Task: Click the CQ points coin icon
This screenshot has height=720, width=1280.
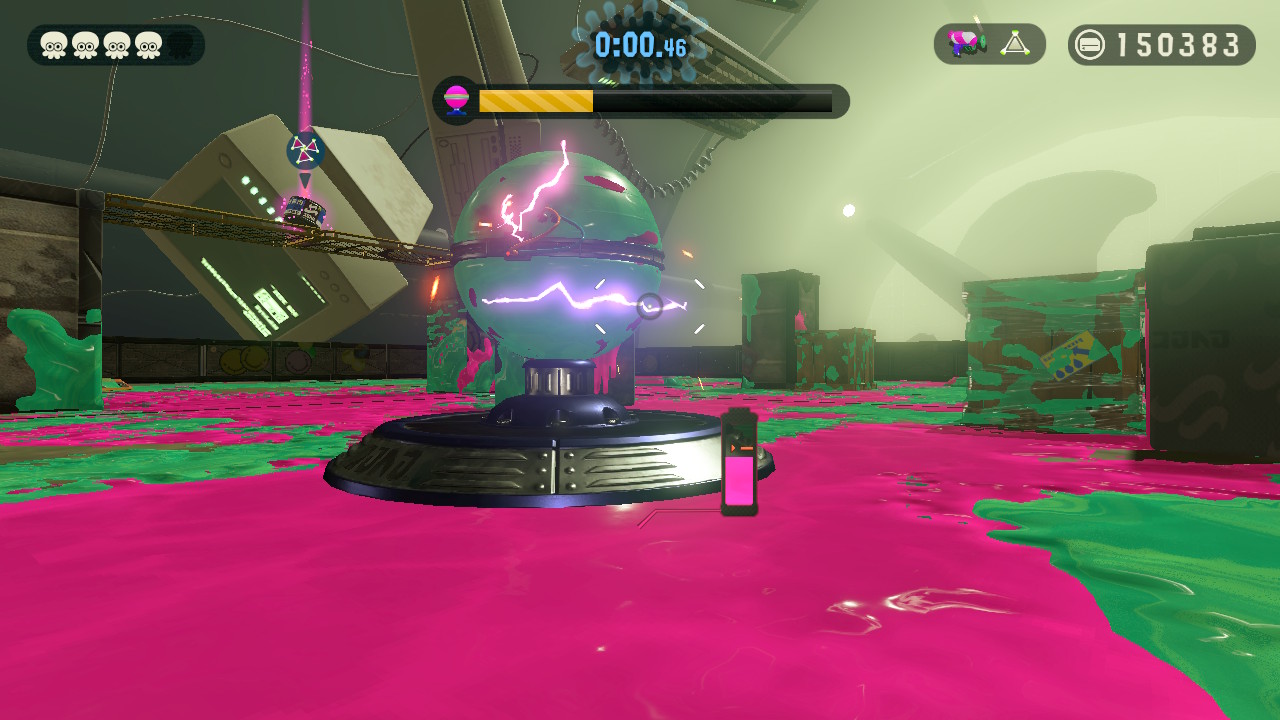Action: [x=1090, y=45]
